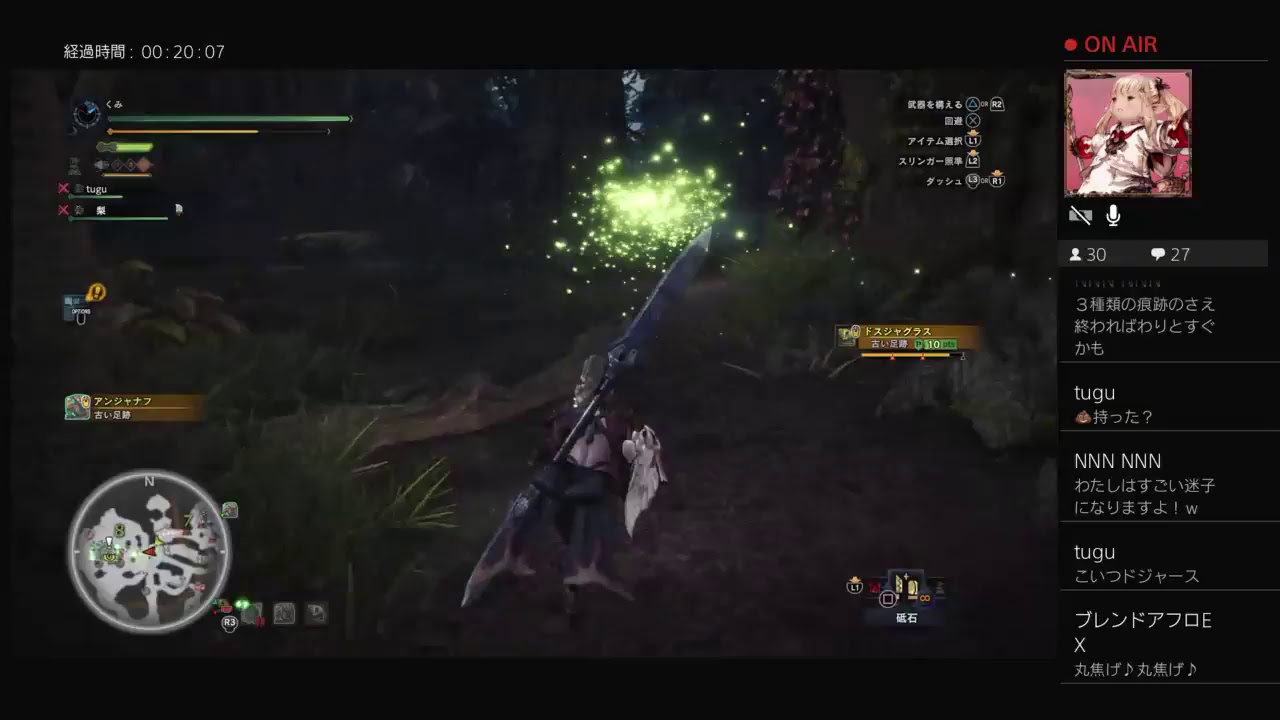Toggle the disabled camera icon
Screen dimensions: 1280x720
tap(1081, 214)
